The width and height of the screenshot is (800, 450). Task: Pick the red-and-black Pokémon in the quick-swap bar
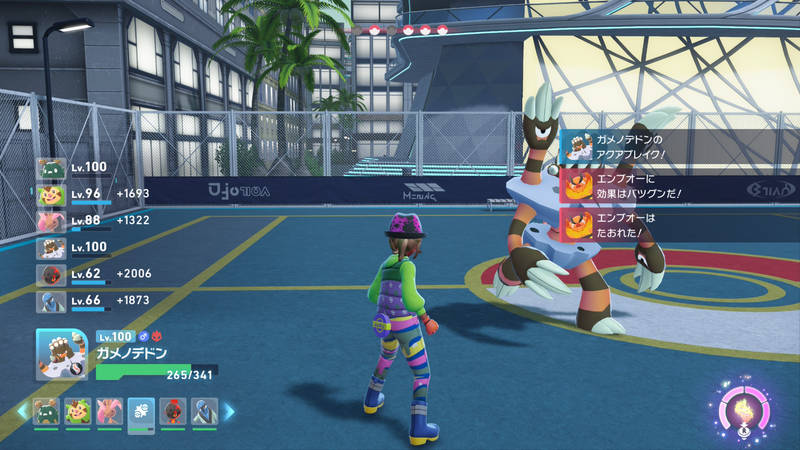click(173, 410)
